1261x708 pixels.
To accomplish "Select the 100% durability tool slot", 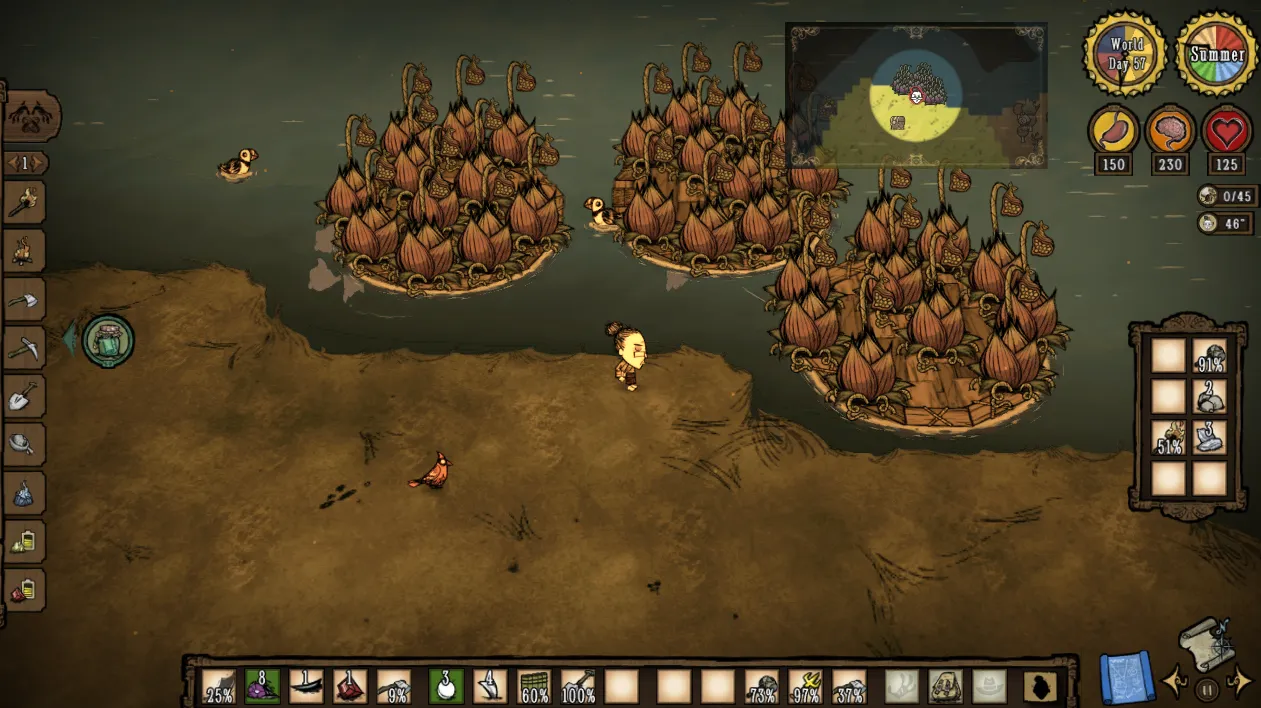I will (579, 687).
